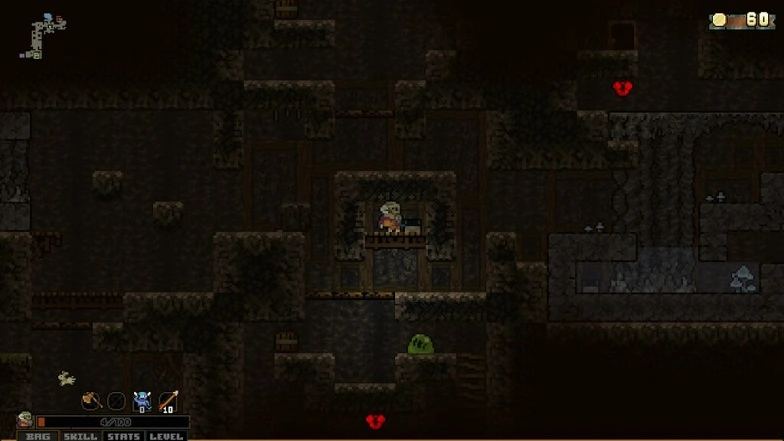
Task: Open the LEVEL tab
Action: 167,436
